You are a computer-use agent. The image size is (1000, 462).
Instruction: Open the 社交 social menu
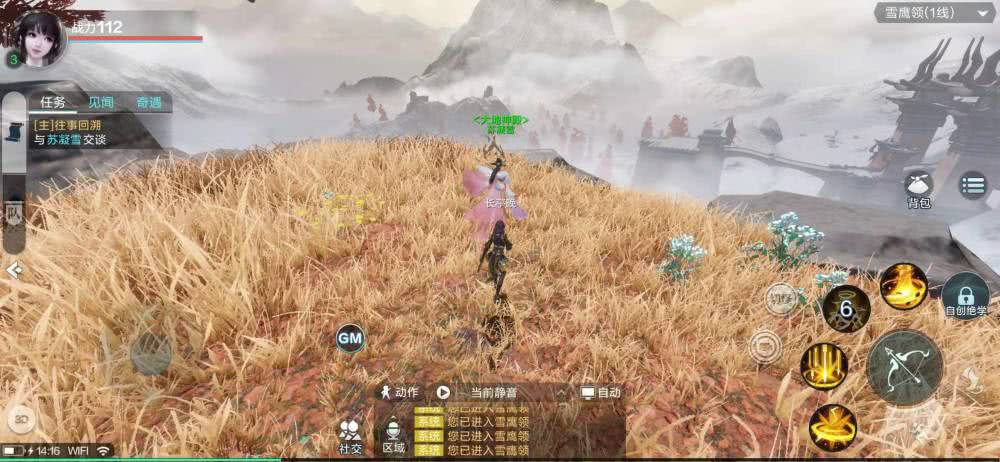pyautogui.click(x=350, y=436)
